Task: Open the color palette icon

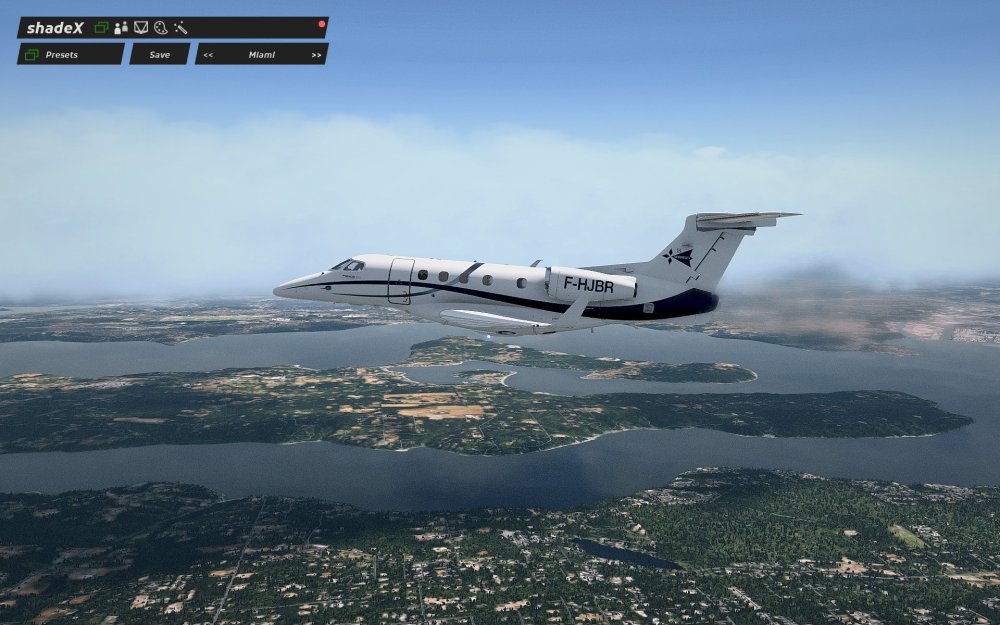Action: (160, 28)
